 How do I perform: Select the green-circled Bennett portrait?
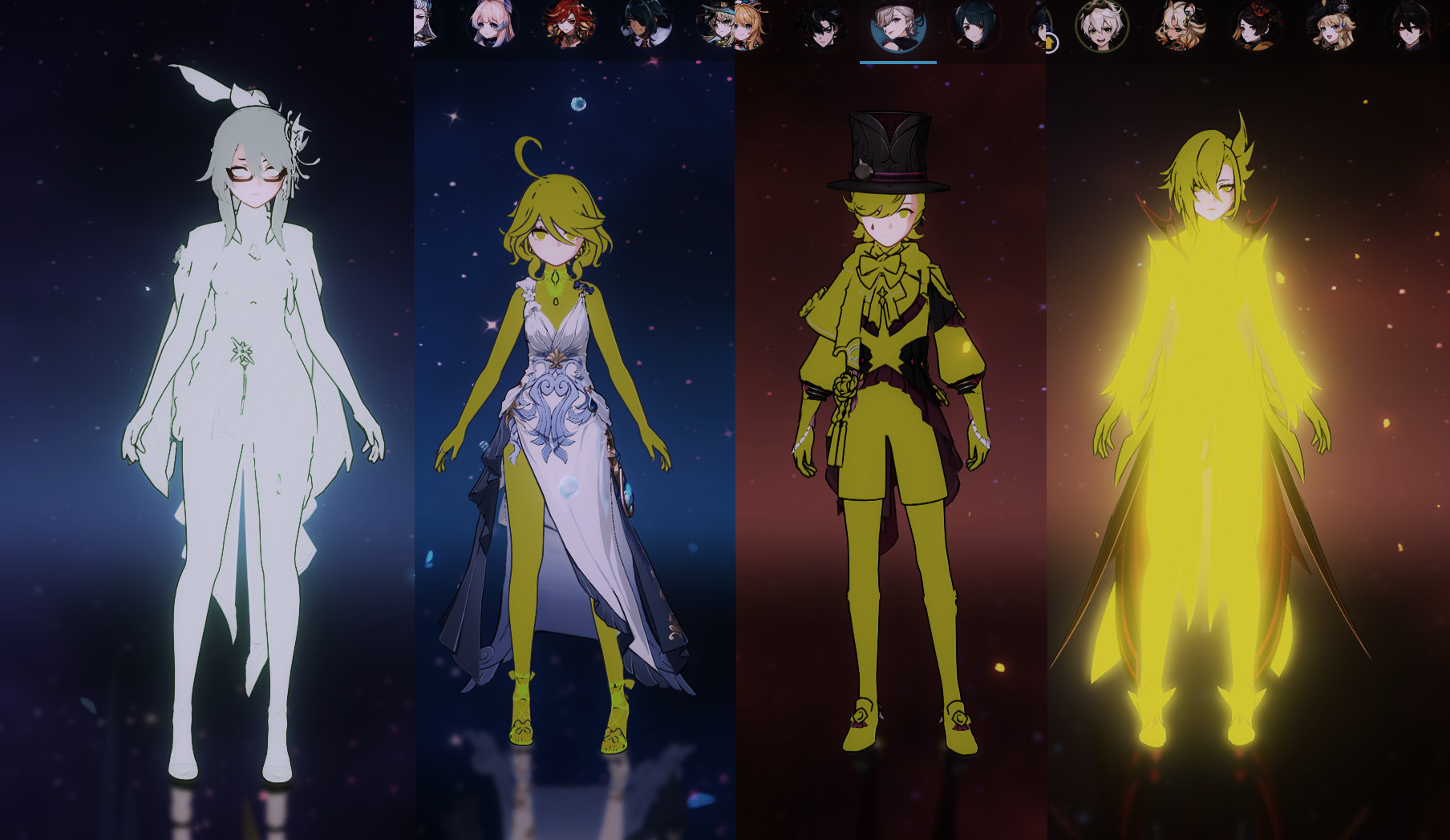tap(1101, 26)
